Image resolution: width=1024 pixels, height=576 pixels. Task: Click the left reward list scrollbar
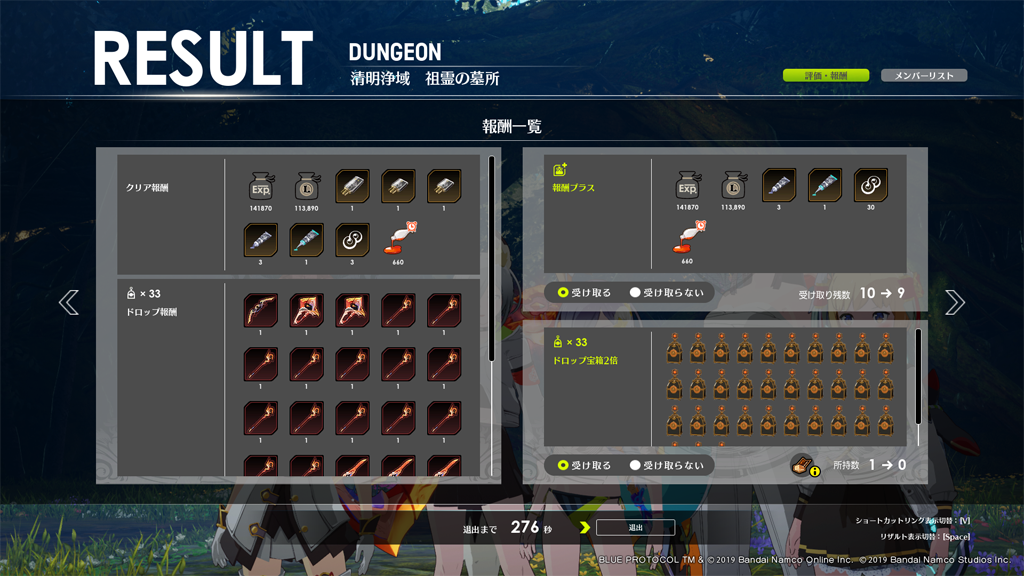[x=491, y=258]
